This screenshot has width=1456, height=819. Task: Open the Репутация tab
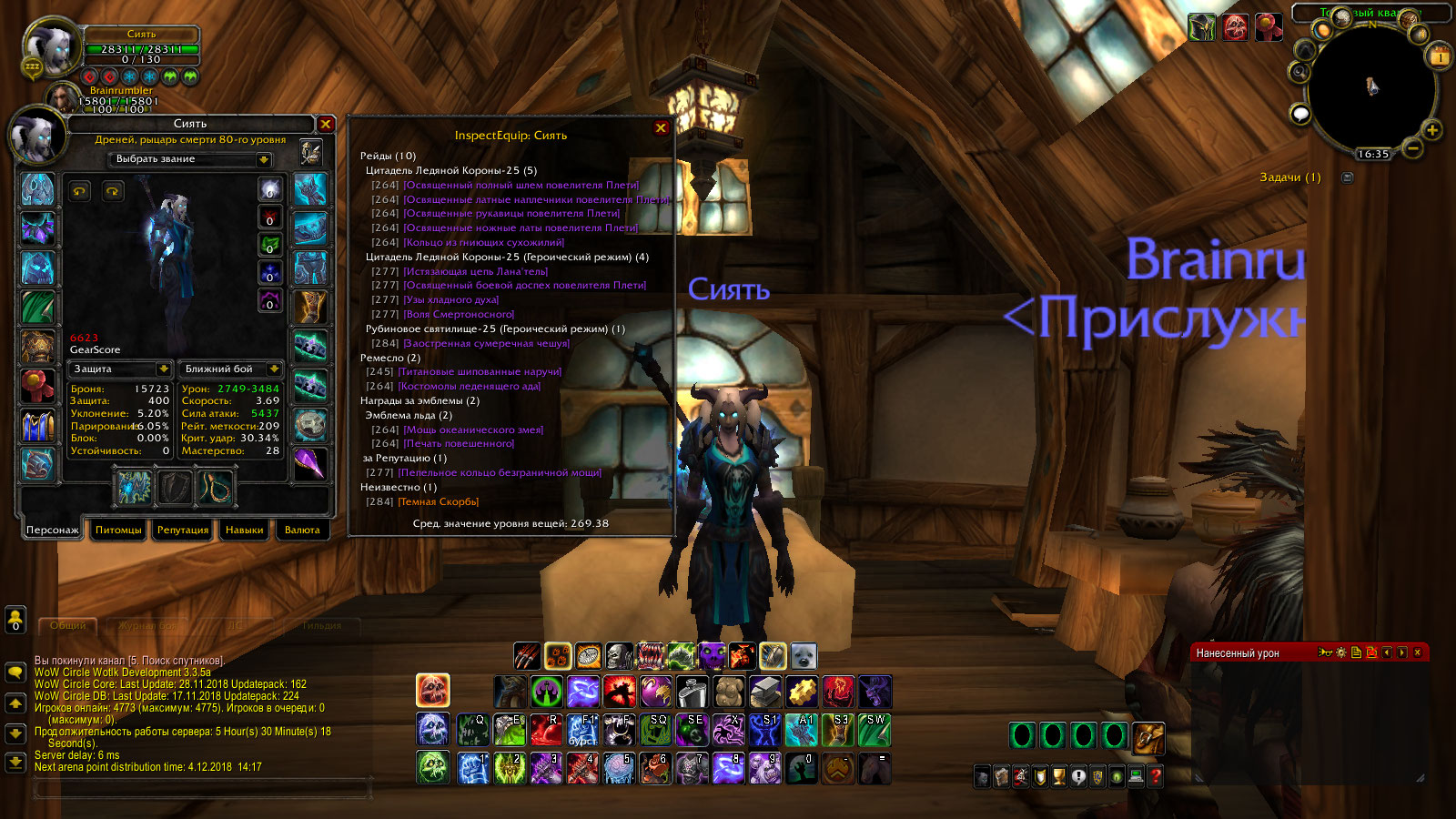coord(183,530)
